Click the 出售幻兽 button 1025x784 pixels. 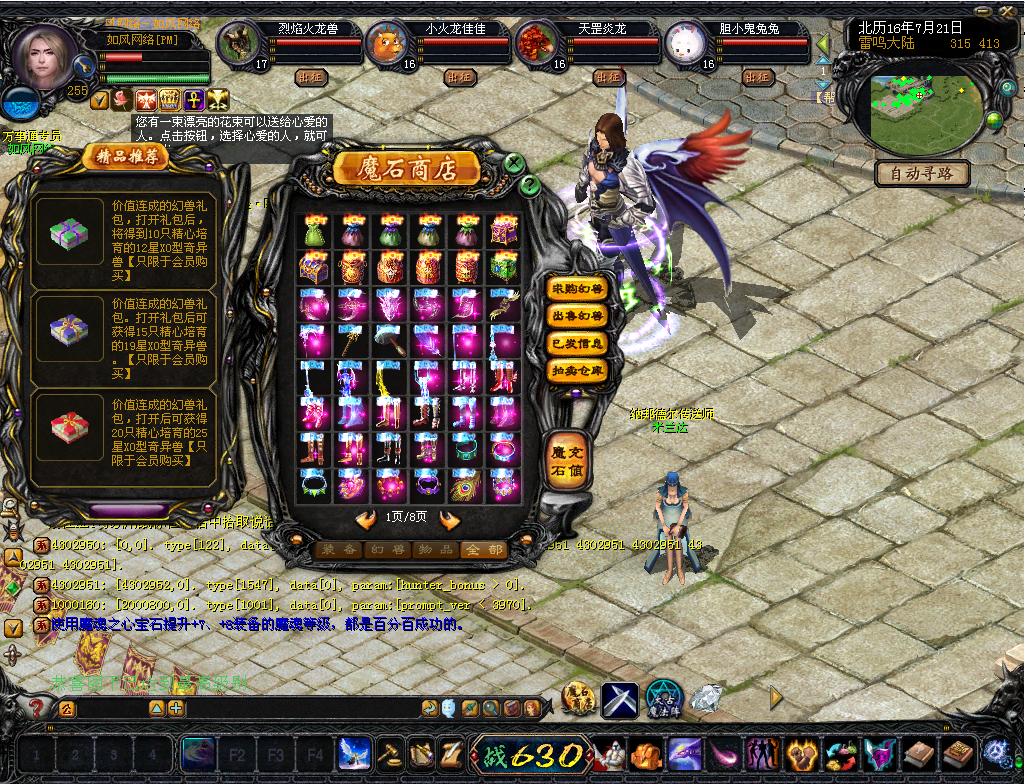coord(578,316)
